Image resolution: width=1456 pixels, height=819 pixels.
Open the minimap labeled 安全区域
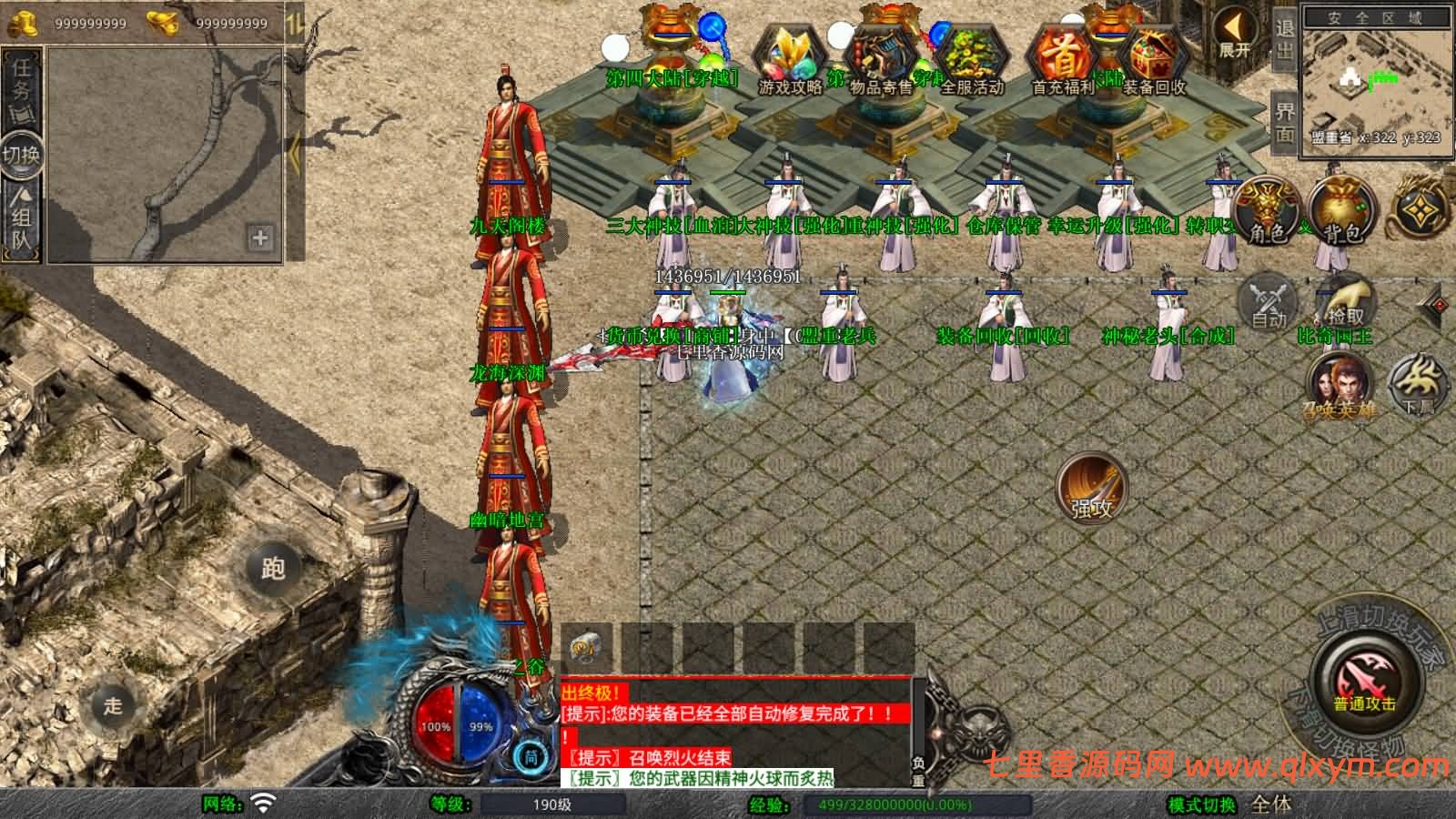[x=1374, y=77]
